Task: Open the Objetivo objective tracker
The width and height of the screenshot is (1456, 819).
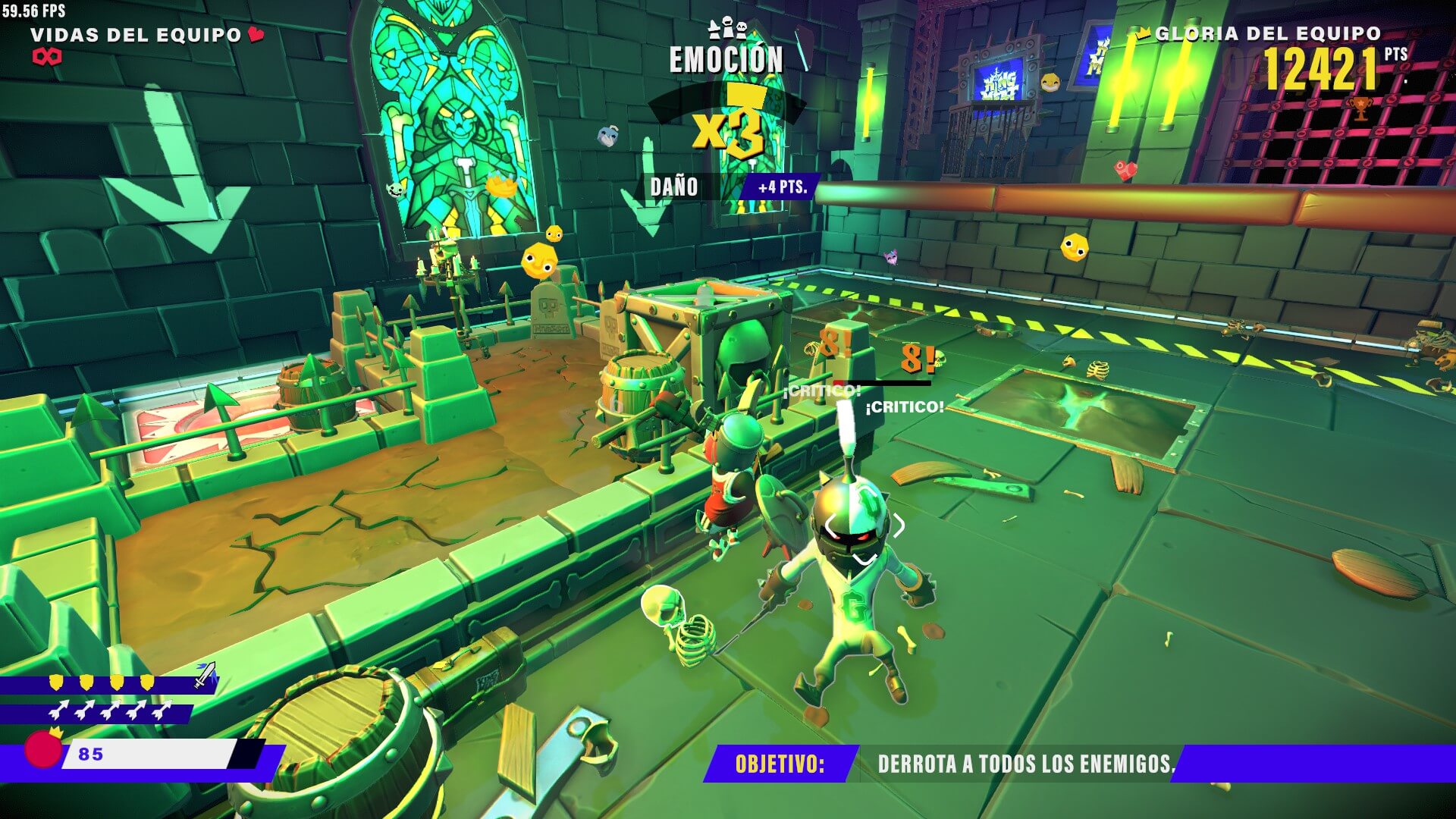Action: point(780,763)
